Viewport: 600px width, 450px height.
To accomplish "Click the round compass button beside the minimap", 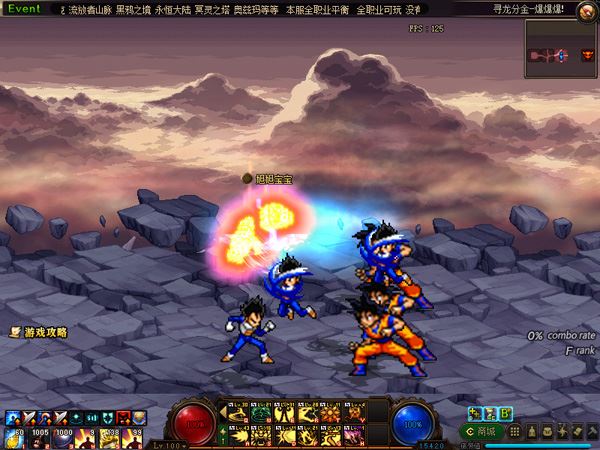I will 588,54.
